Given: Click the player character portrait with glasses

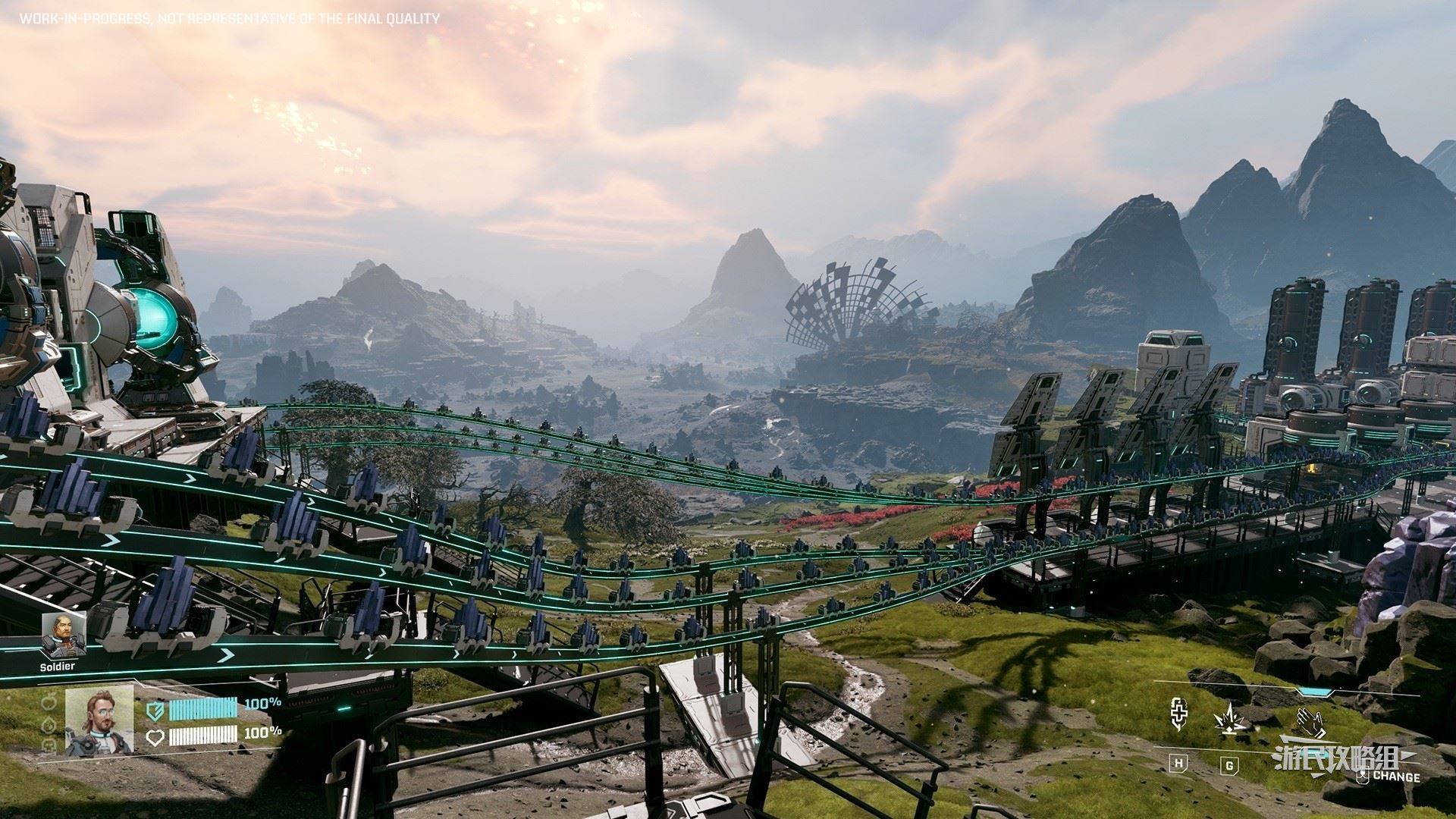Looking at the screenshot, I should (99, 720).
